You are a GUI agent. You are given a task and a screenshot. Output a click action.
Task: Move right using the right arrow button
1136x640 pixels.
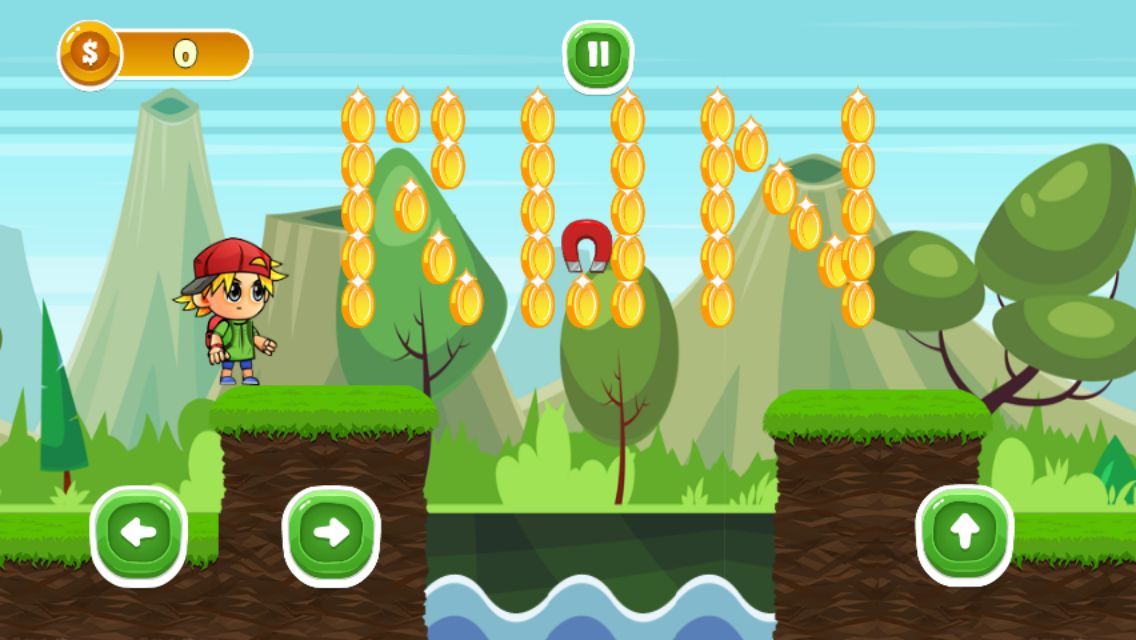point(331,534)
